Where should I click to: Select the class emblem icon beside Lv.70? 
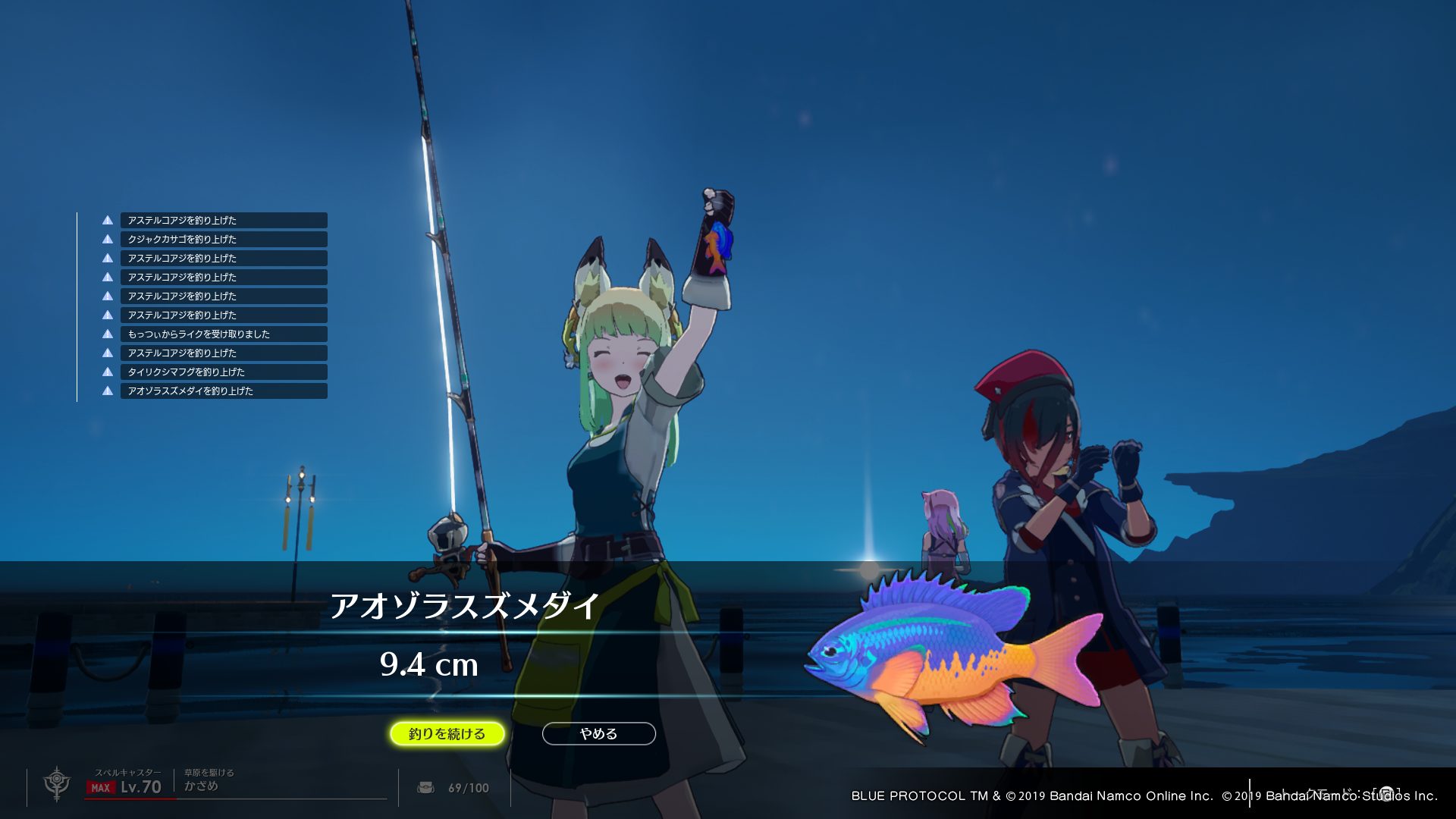coord(57,783)
